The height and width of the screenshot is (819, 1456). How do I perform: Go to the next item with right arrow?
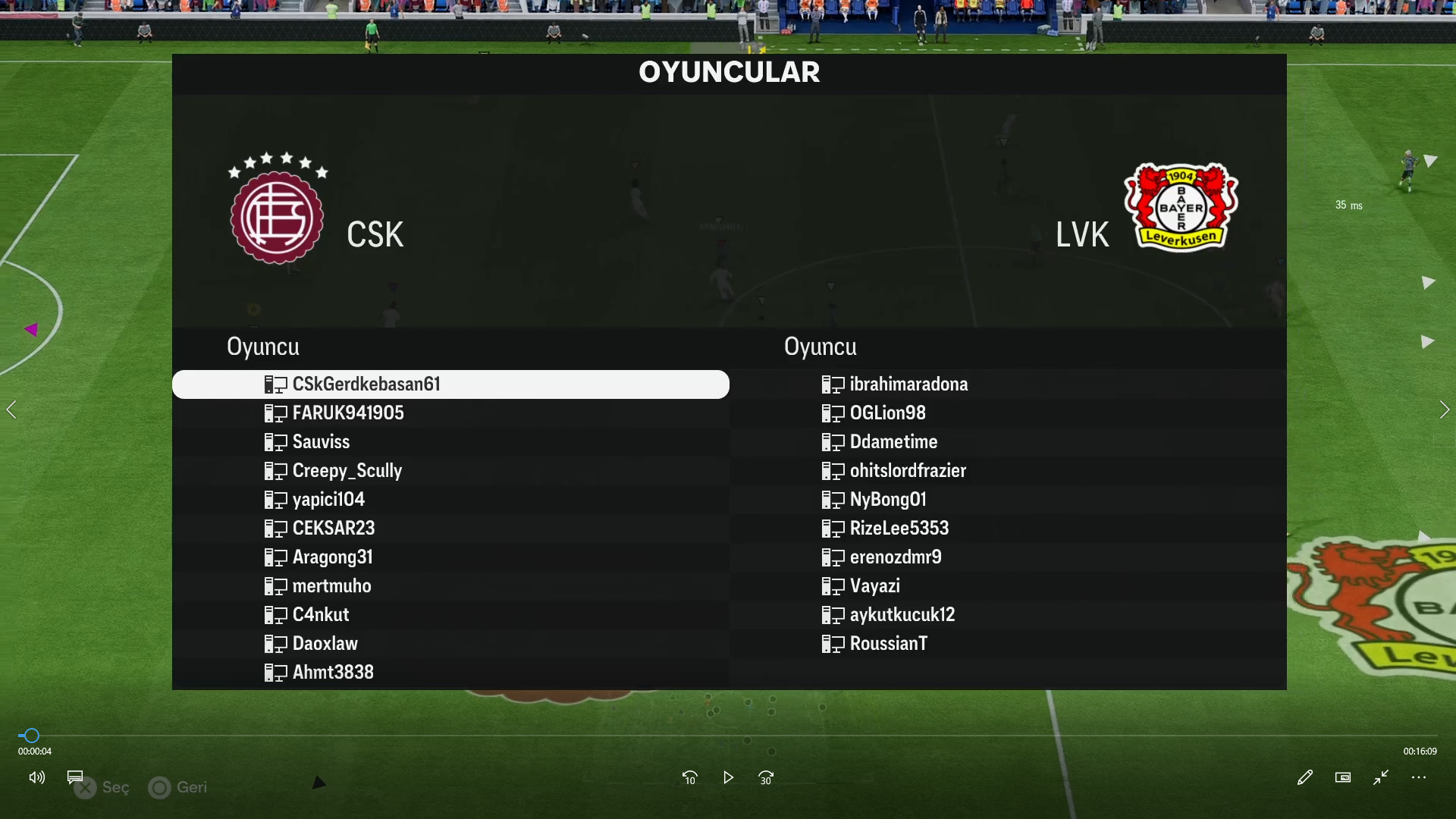point(1444,410)
